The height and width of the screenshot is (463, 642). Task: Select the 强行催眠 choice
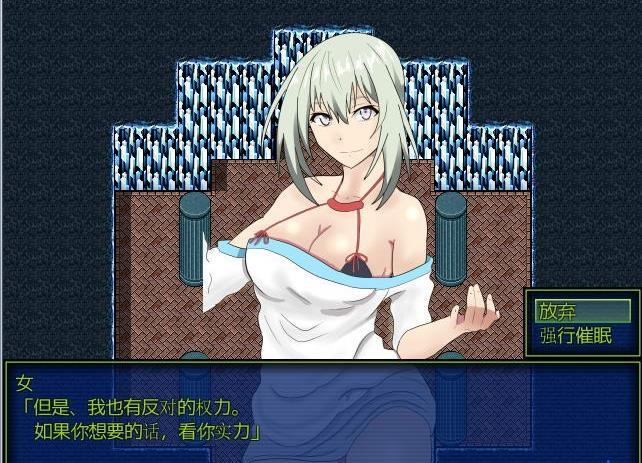point(575,335)
